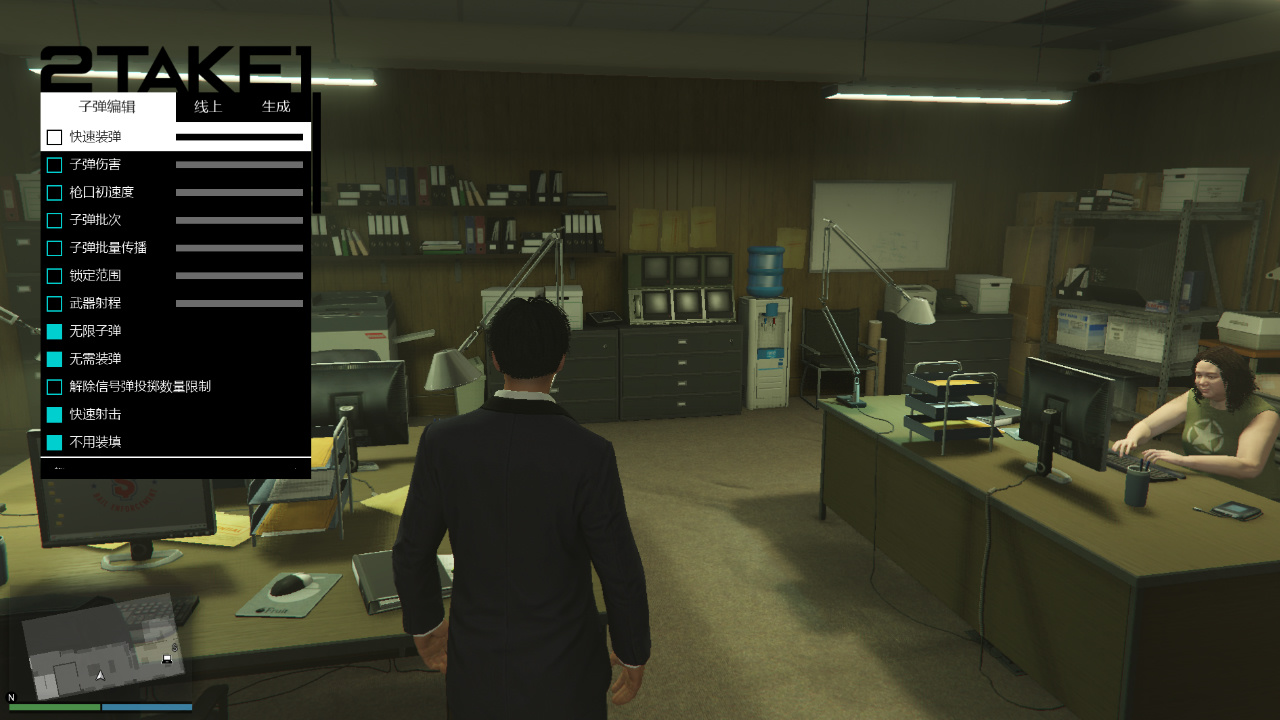Adjust the 子弹伤害 slider bar
Screen dimensions: 1280x720
coord(239,165)
